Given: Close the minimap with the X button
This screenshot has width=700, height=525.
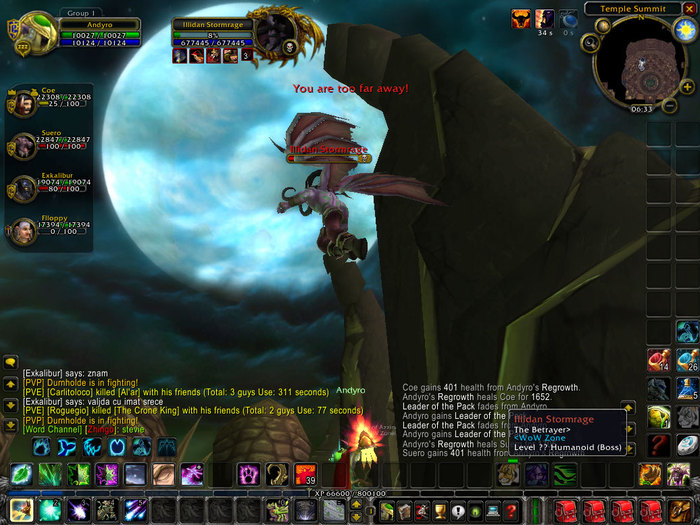Looking at the screenshot, I should tap(688, 9).
